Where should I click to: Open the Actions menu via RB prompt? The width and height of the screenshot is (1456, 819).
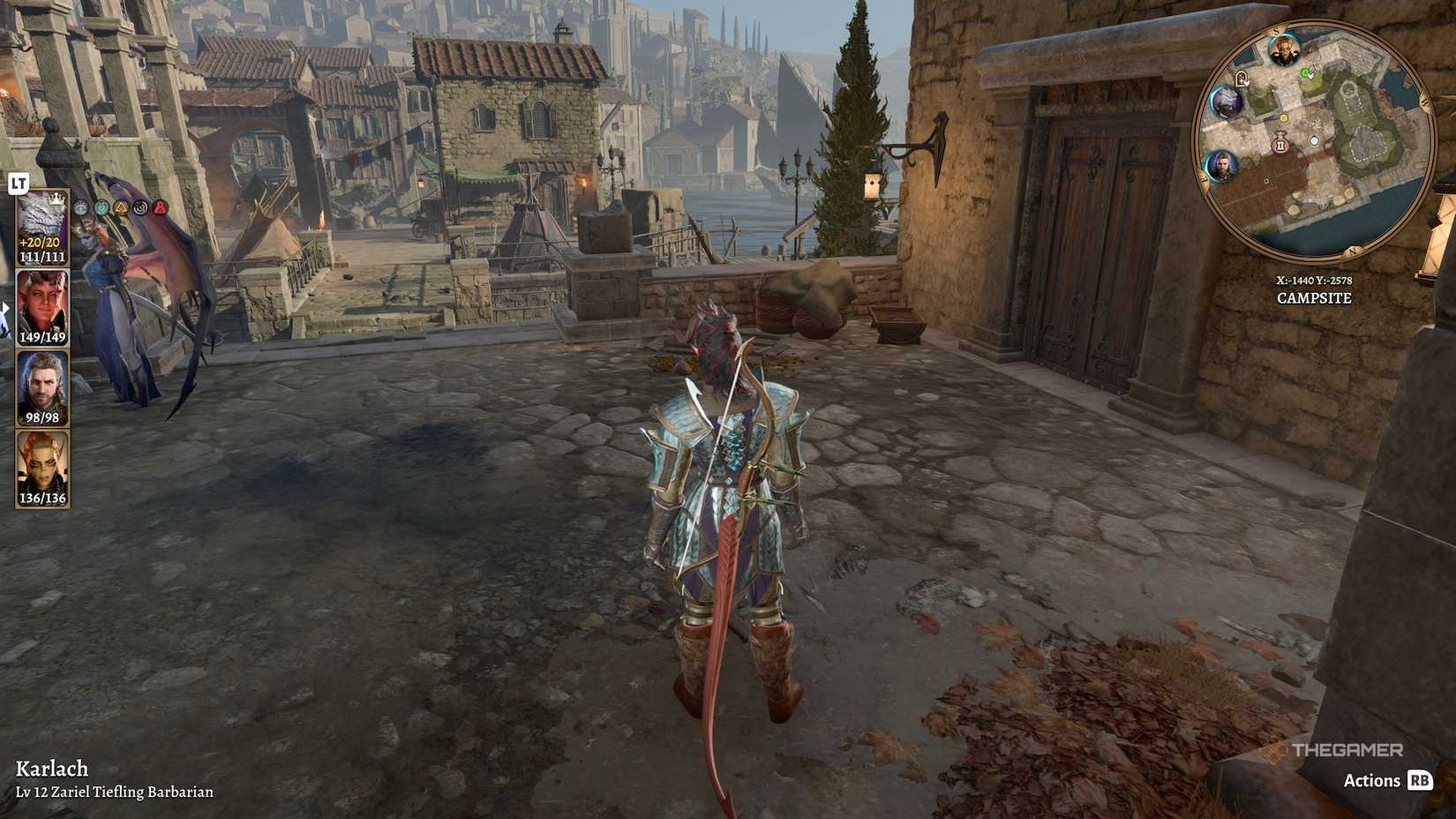click(x=1422, y=780)
